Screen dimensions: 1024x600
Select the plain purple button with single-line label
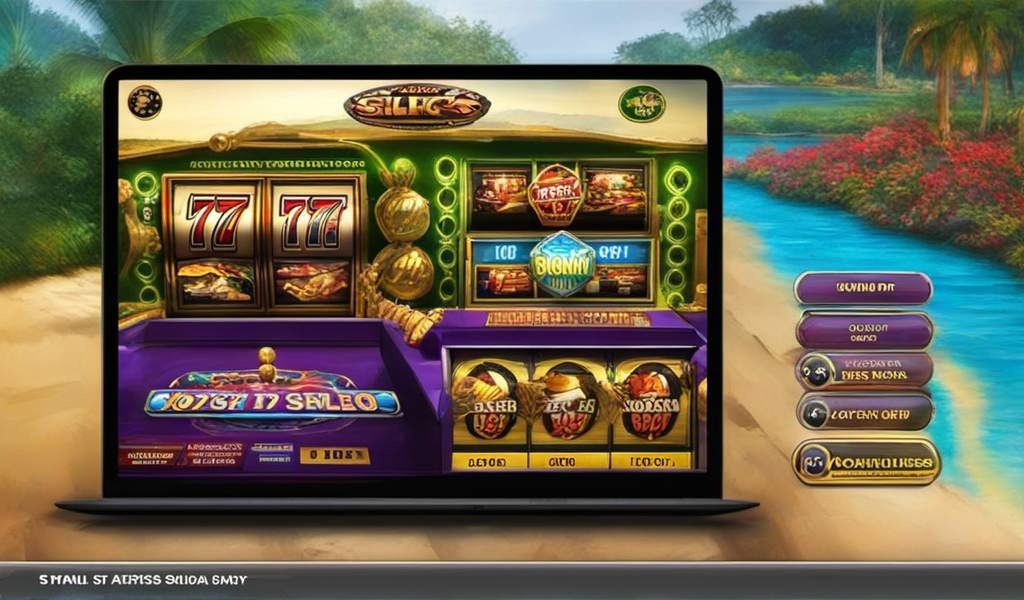(x=863, y=289)
